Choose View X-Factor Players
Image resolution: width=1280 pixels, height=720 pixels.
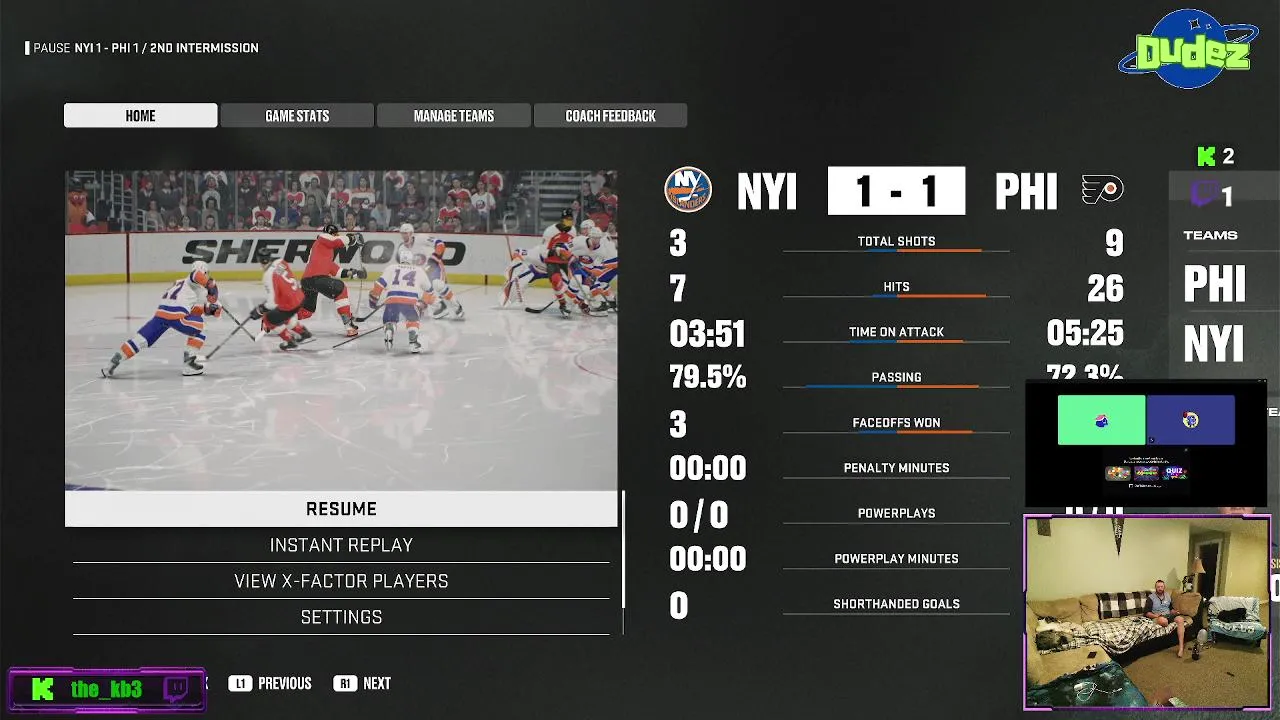341,581
